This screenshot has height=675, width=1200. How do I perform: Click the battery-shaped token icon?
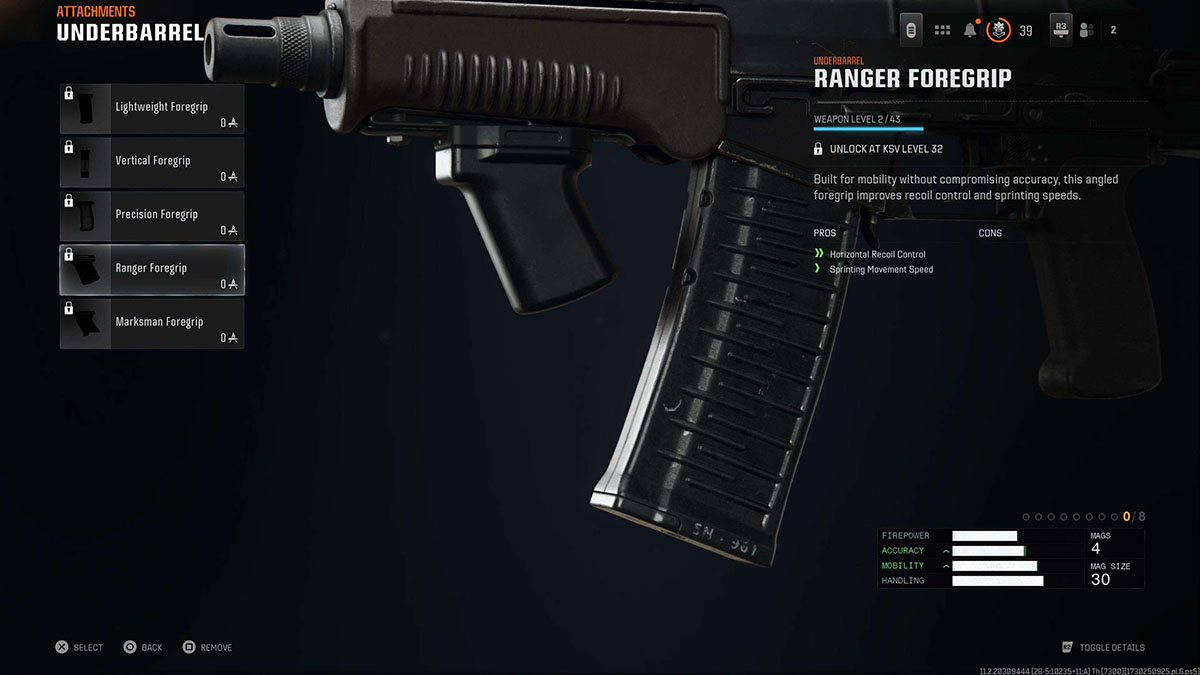911,30
